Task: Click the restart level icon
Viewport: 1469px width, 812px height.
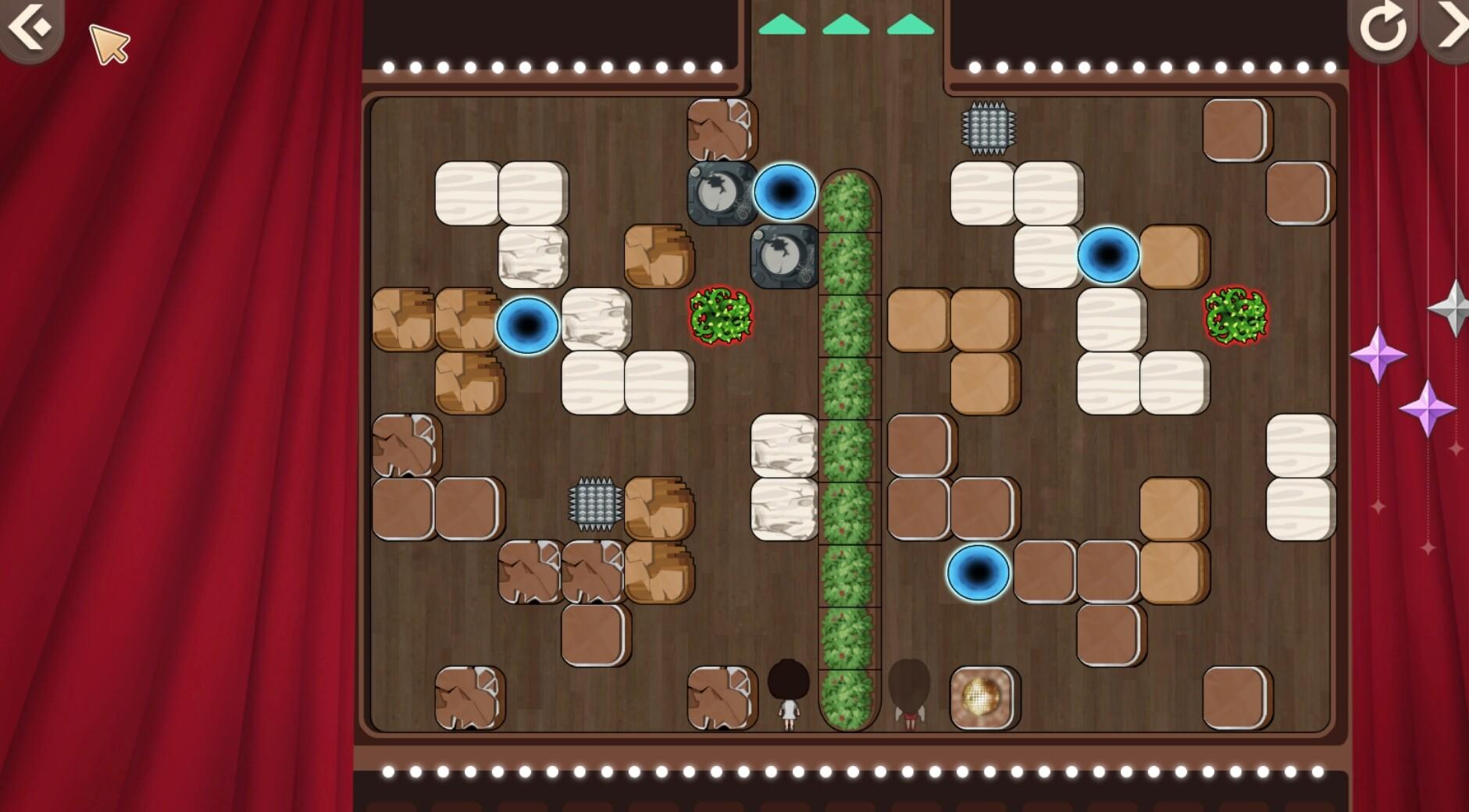Action: (1383, 26)
